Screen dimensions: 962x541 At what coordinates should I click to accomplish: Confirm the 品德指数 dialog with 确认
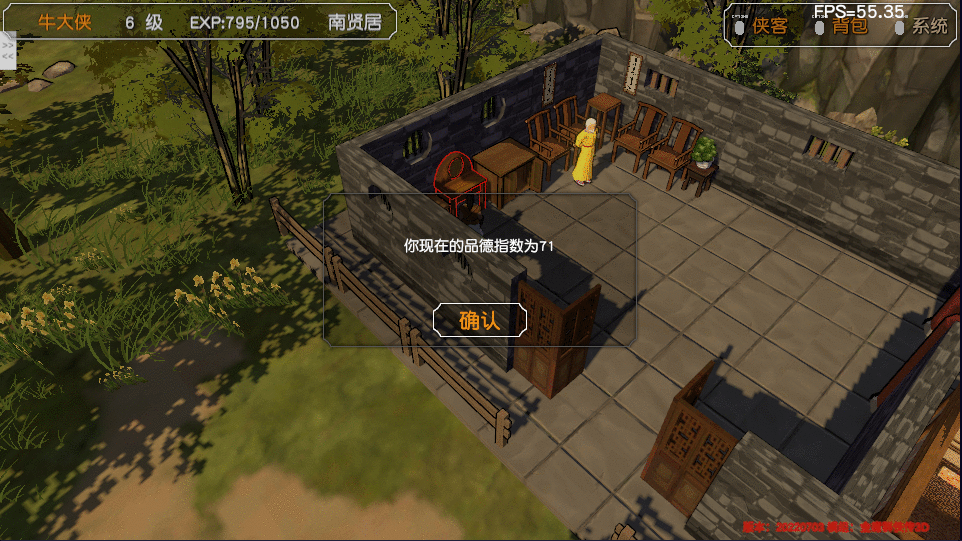pyautogui.click(x=479, y=320)
